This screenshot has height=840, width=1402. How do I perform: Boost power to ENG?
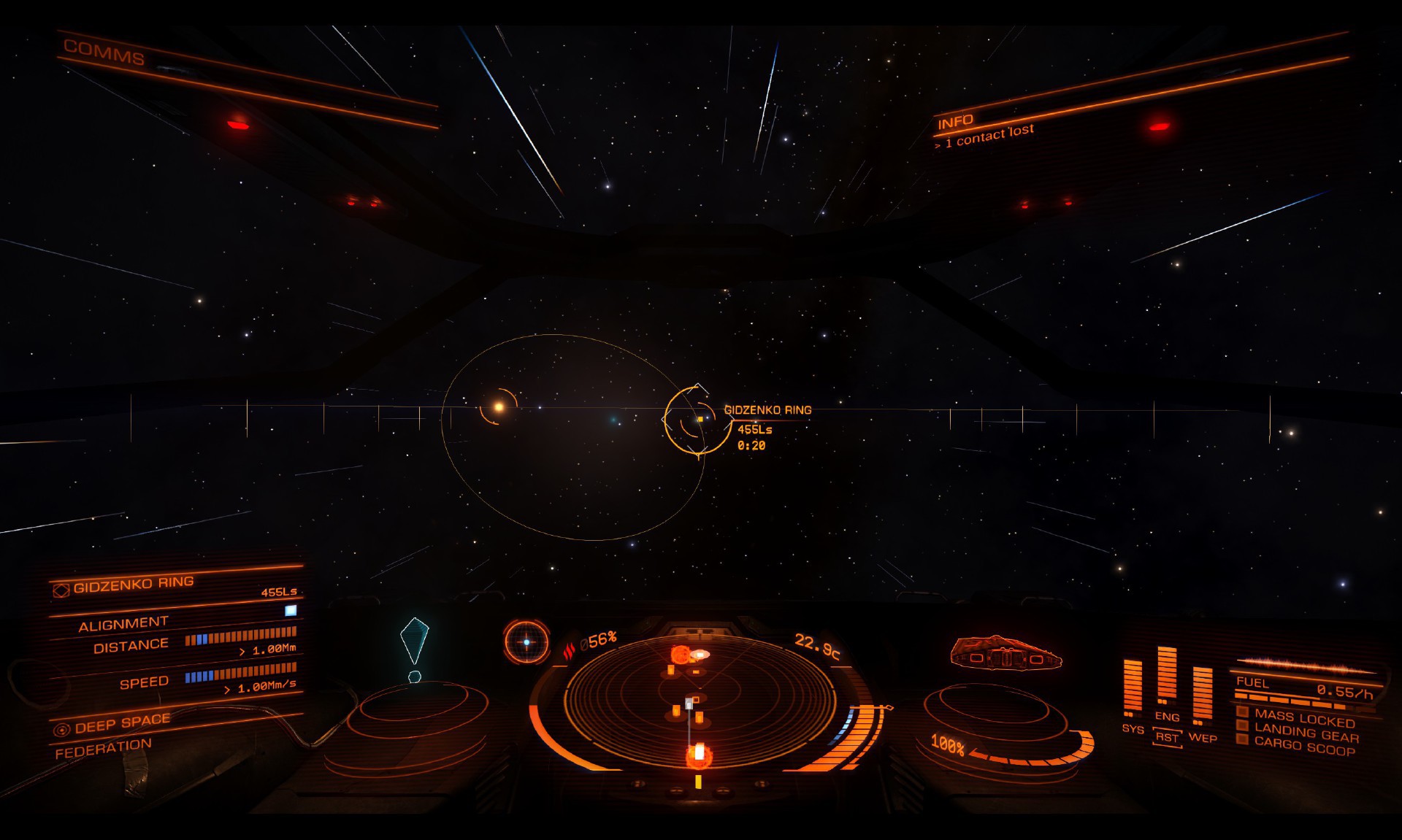click(x=1167, y=716)
